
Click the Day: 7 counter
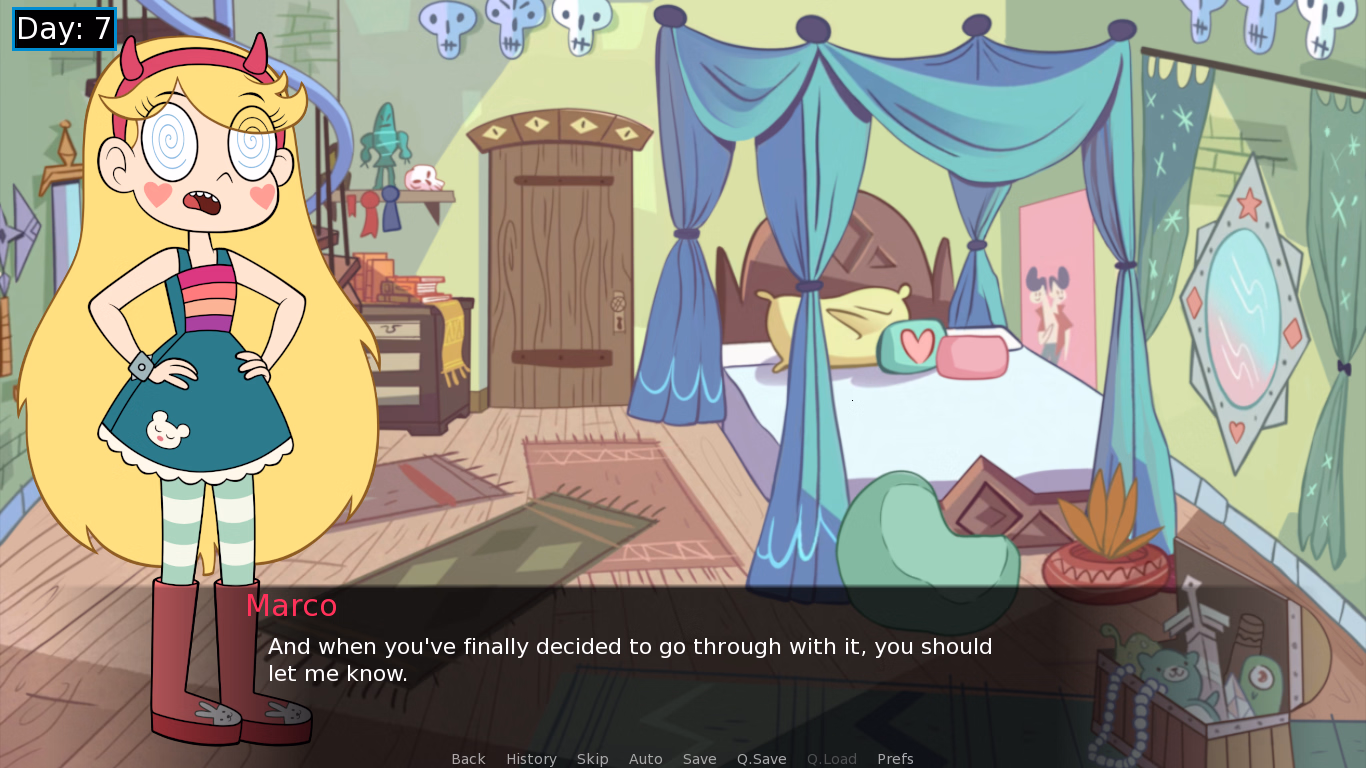click(x=64, y=29)
